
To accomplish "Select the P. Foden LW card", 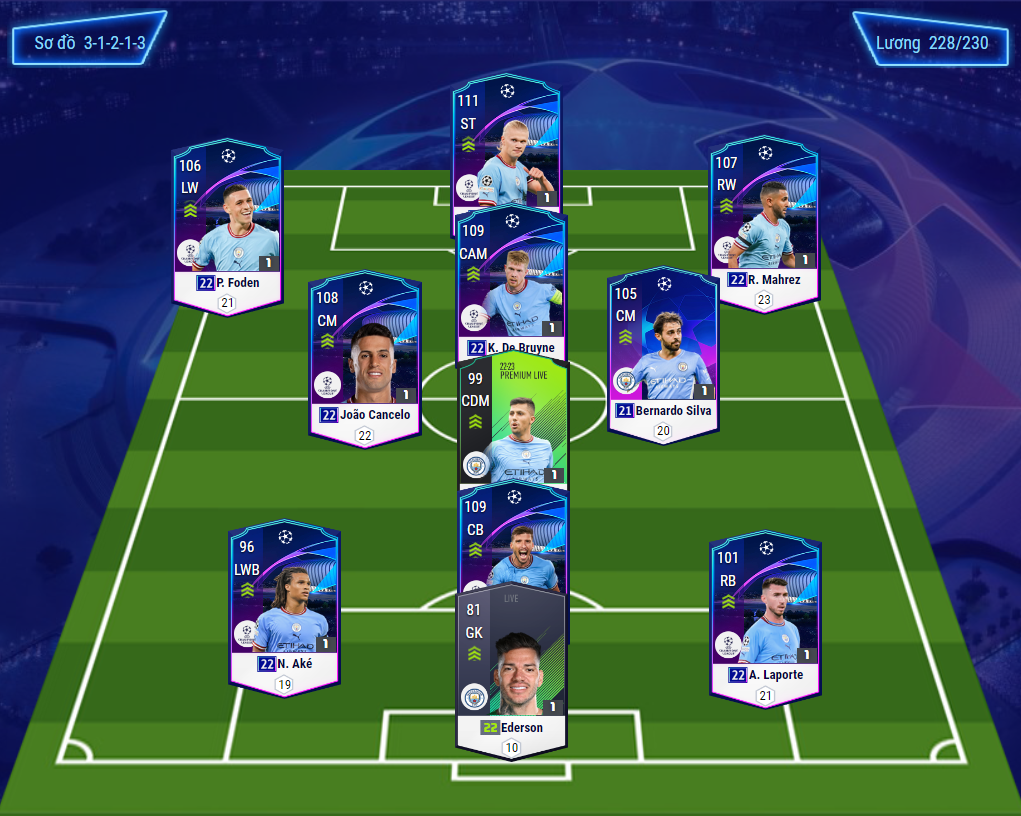I will tap(228, 225).
